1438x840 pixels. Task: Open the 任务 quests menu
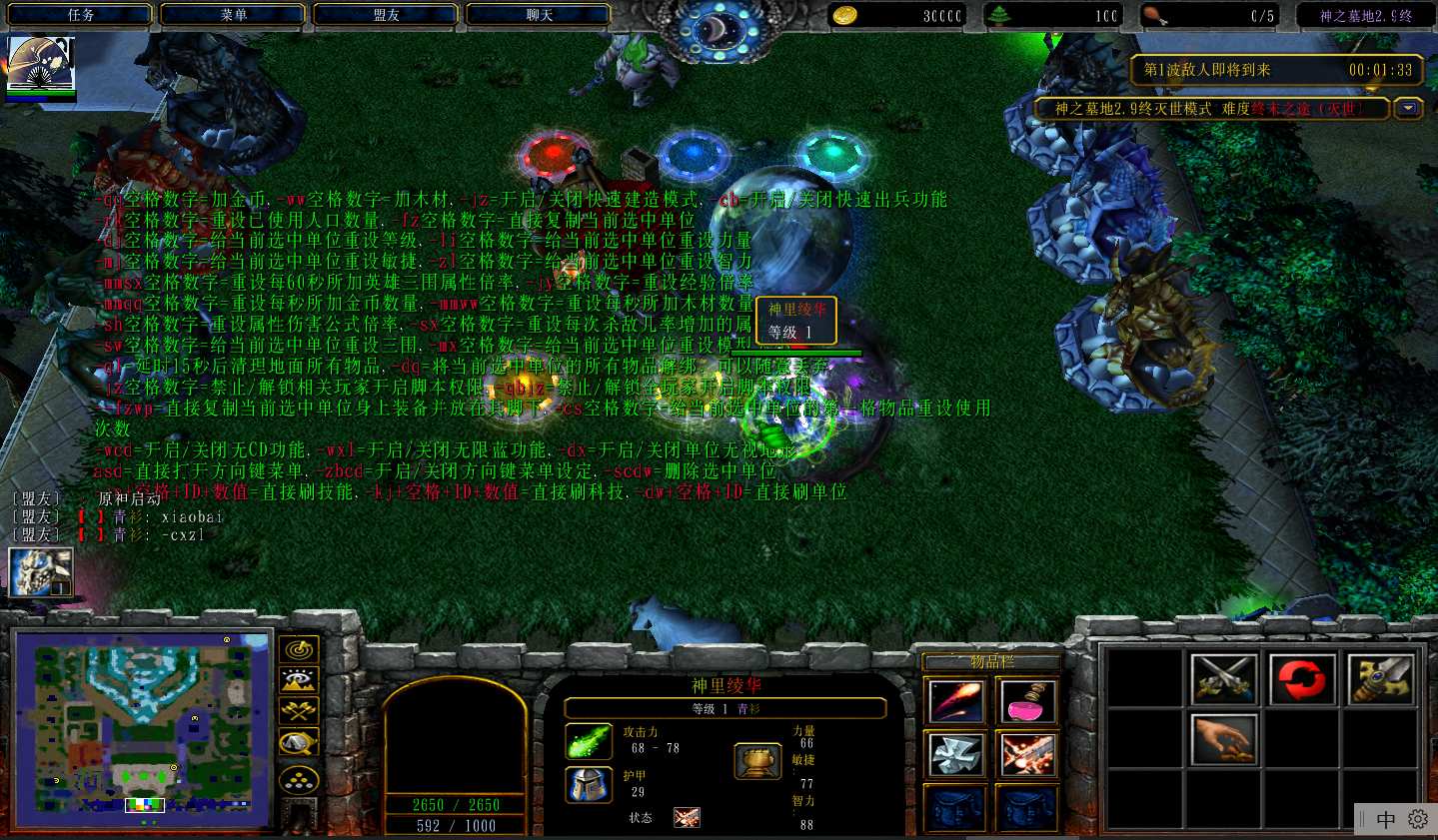[81, 15]
